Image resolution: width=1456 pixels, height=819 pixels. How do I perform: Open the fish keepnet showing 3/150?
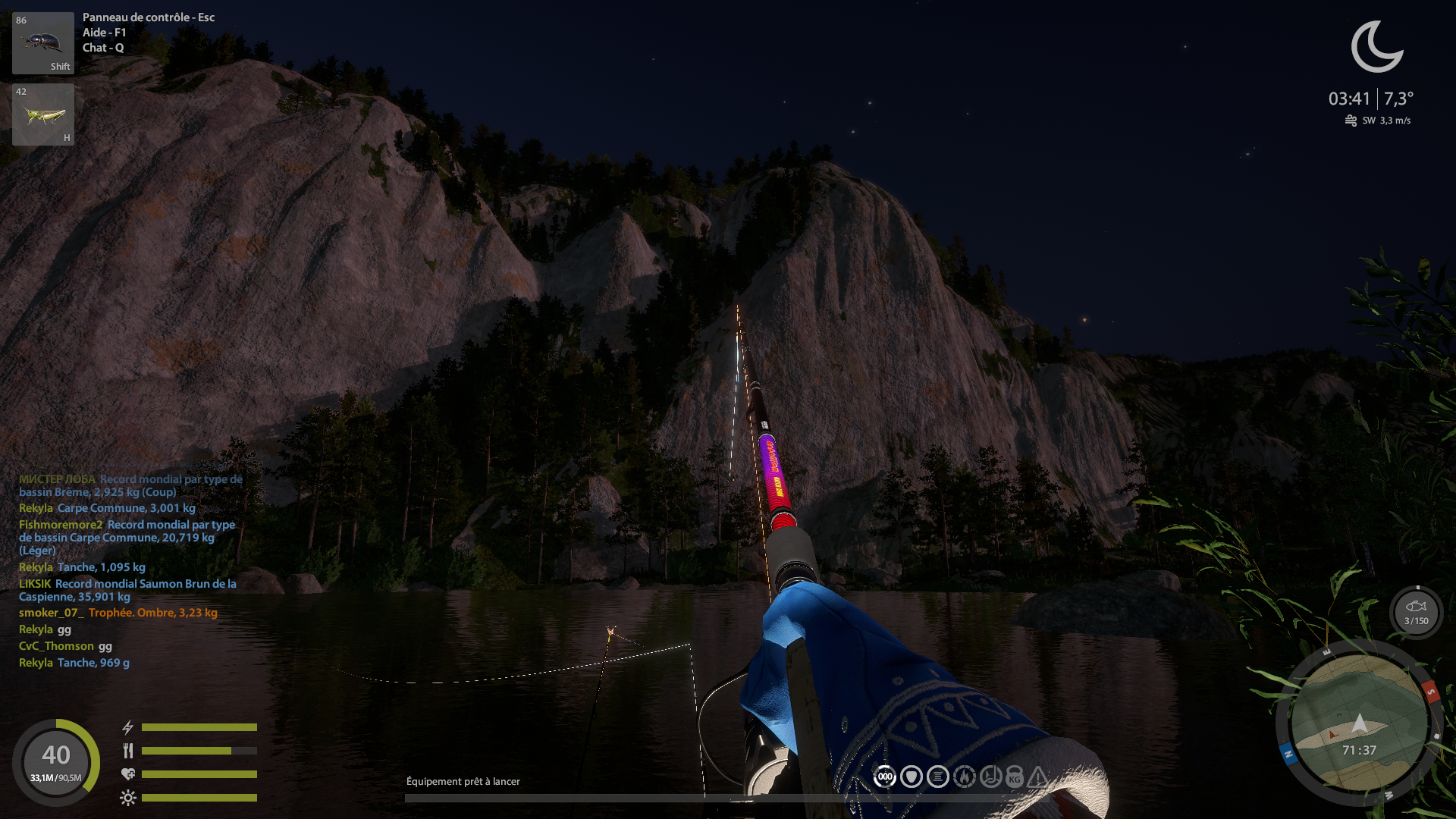(1416, 611)
